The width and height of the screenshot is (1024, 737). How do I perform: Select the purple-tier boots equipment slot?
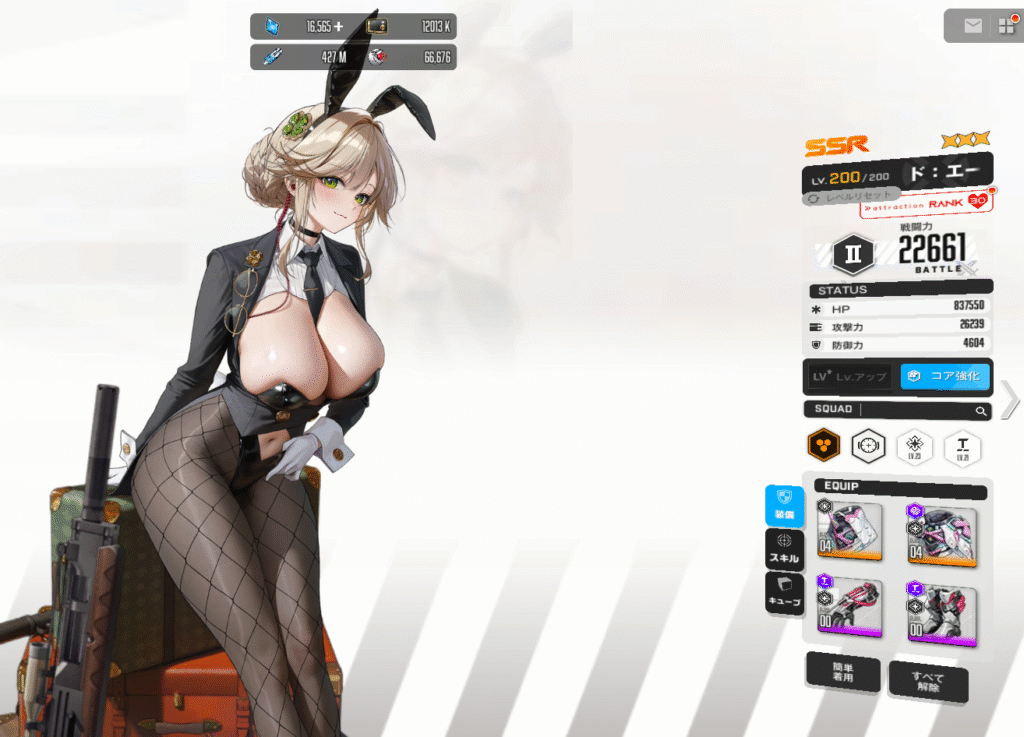click(941, 612)
